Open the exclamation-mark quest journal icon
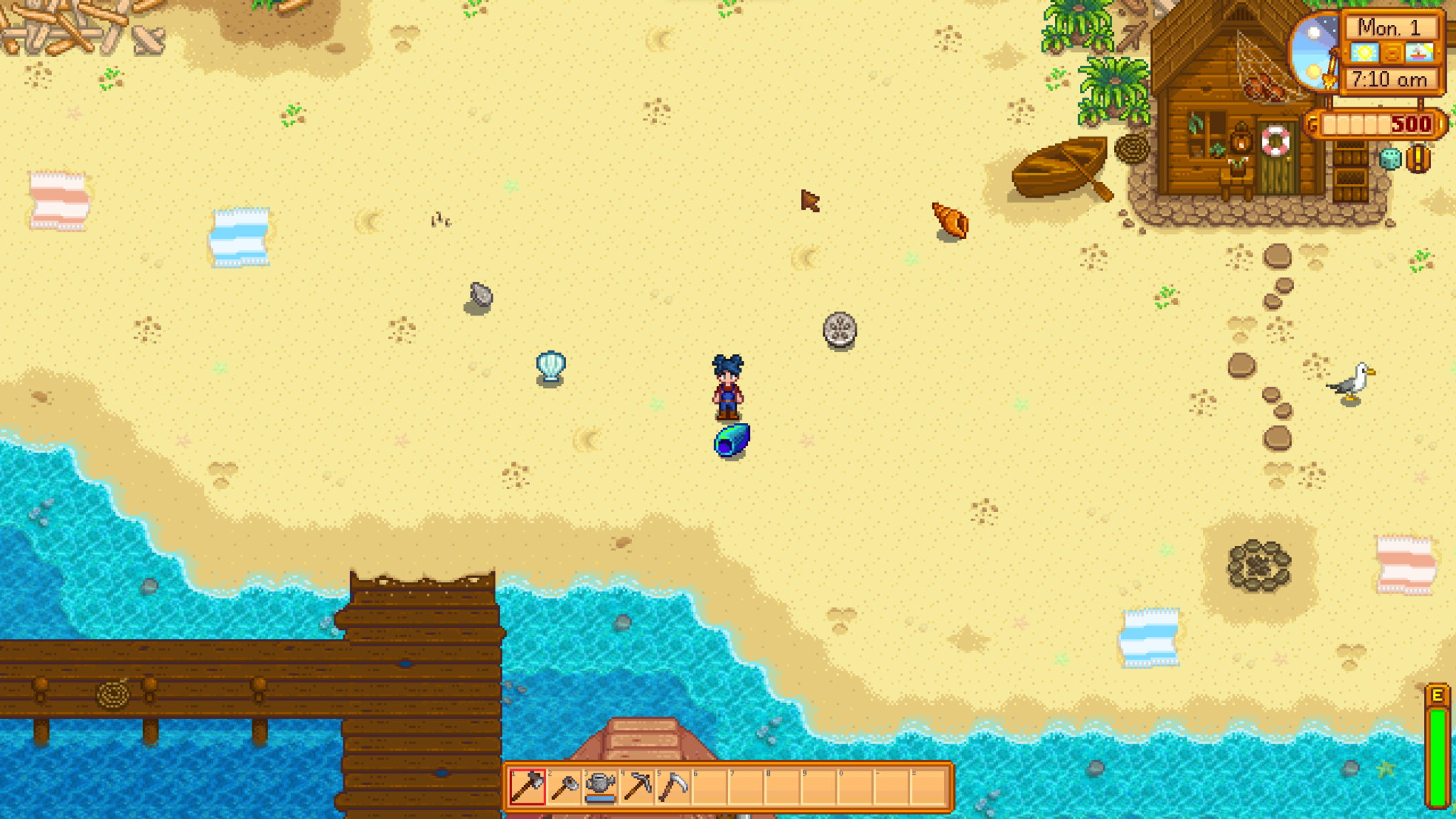This screenshot has width=1456, height=819. 1418,159
